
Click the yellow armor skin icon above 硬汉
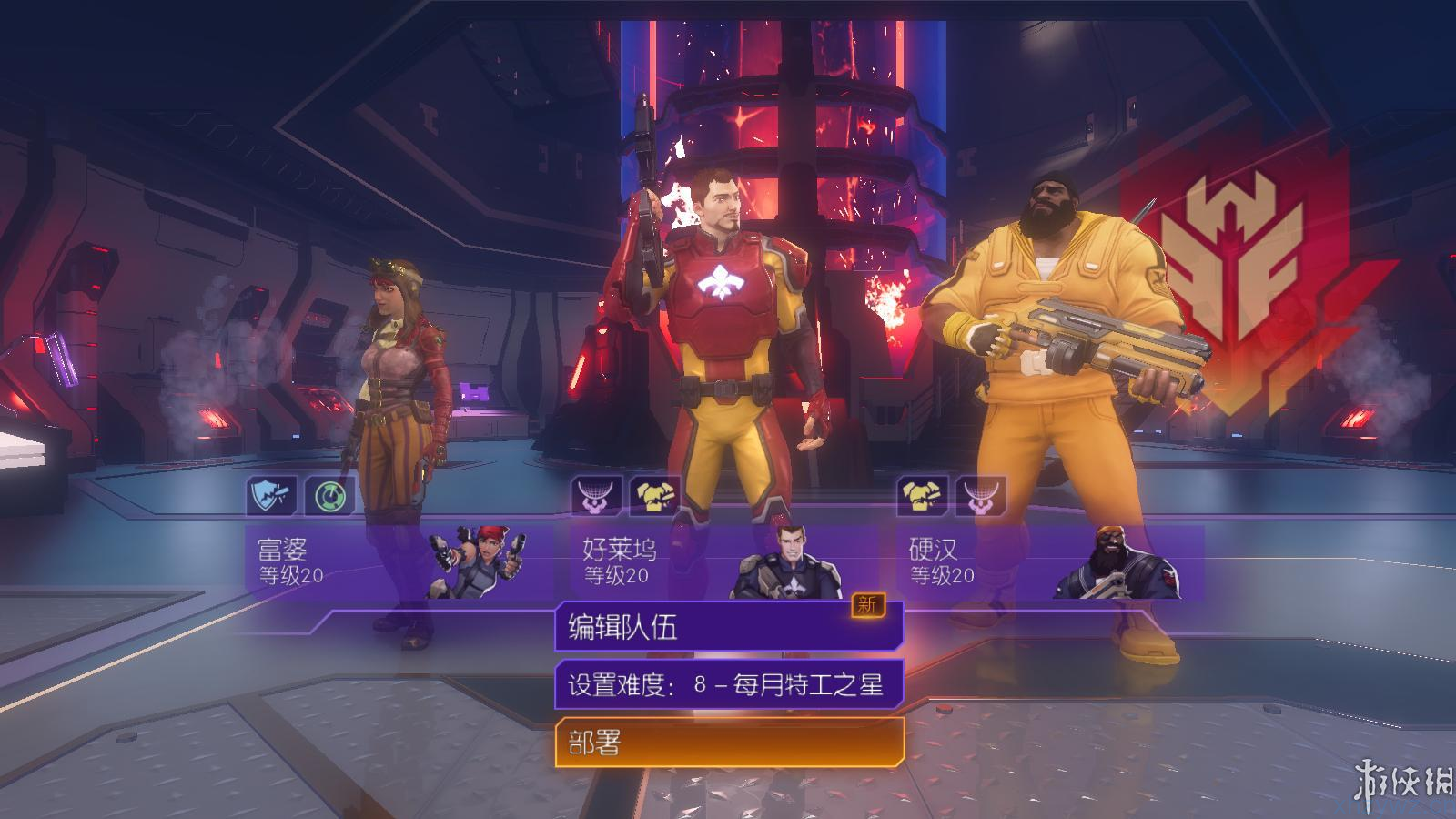pos(922,494)
